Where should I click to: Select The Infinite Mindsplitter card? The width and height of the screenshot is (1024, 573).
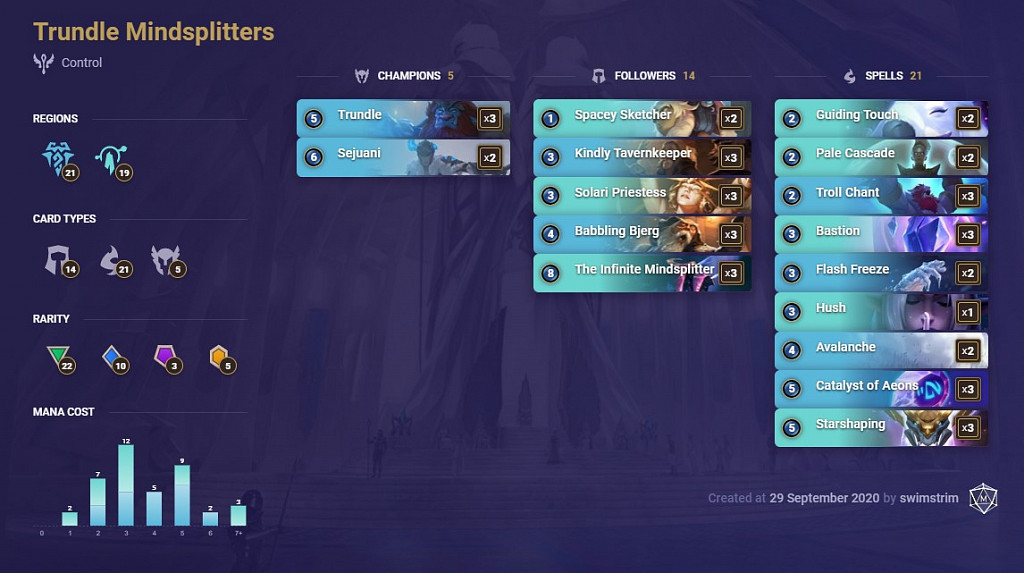pyautogui.click(x=641, y=272)
